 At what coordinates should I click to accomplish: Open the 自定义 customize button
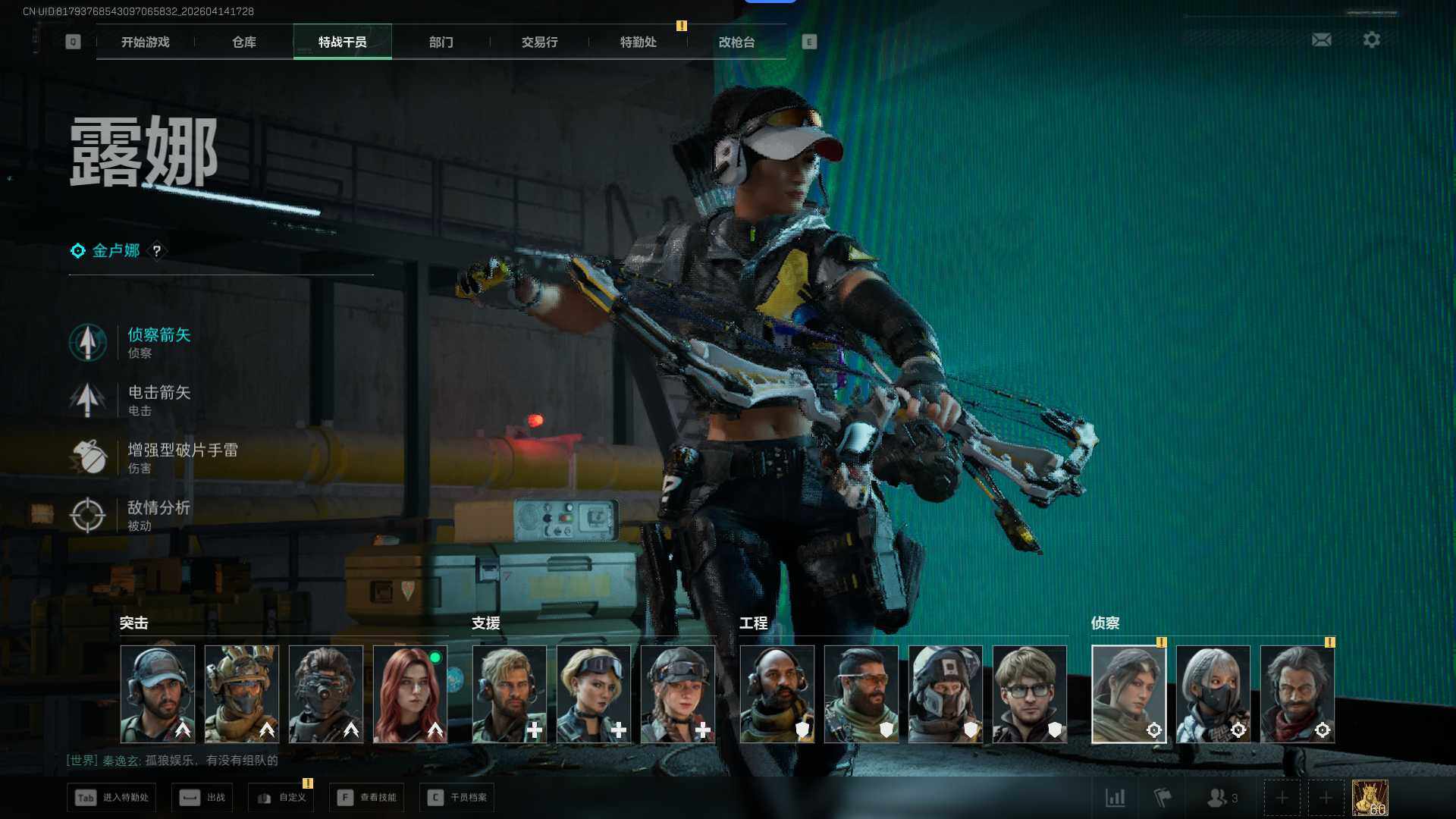point(281,798)
